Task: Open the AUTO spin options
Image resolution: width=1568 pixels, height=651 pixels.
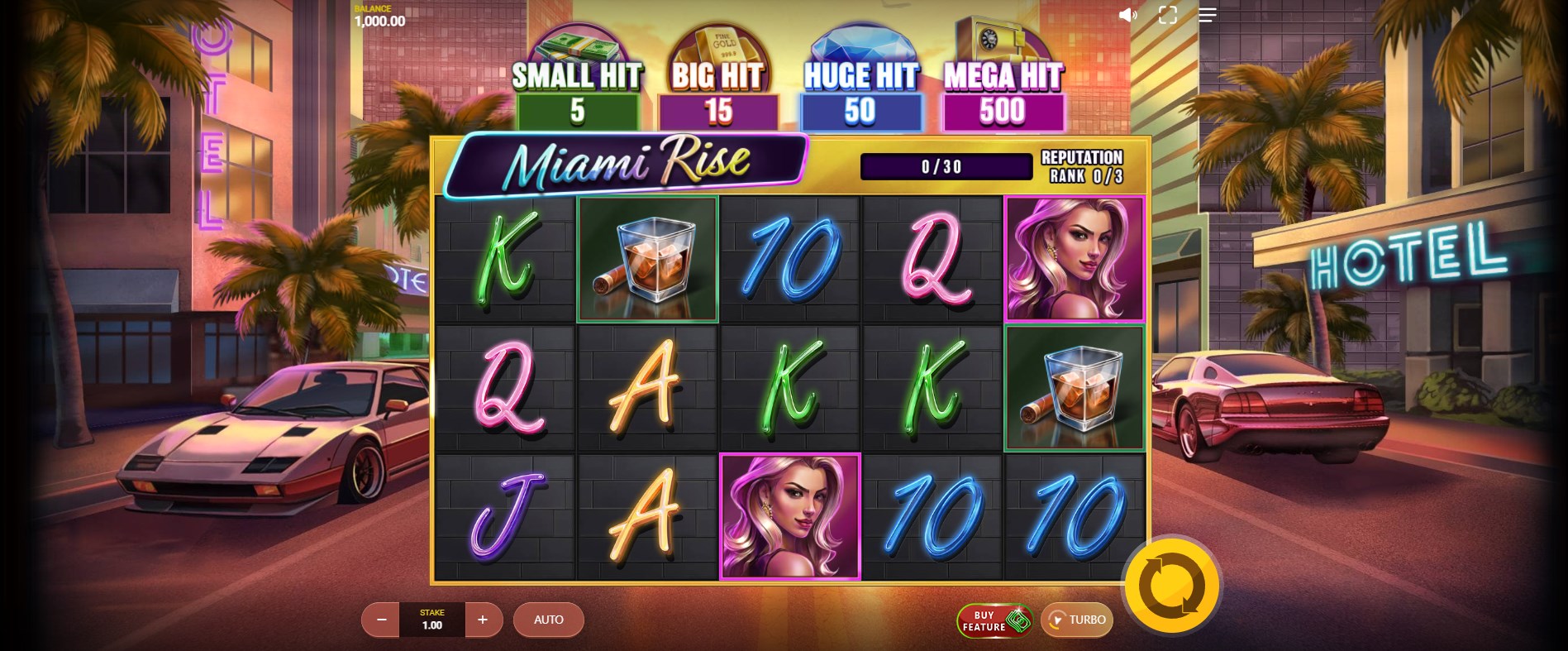Action: [548, 620]
